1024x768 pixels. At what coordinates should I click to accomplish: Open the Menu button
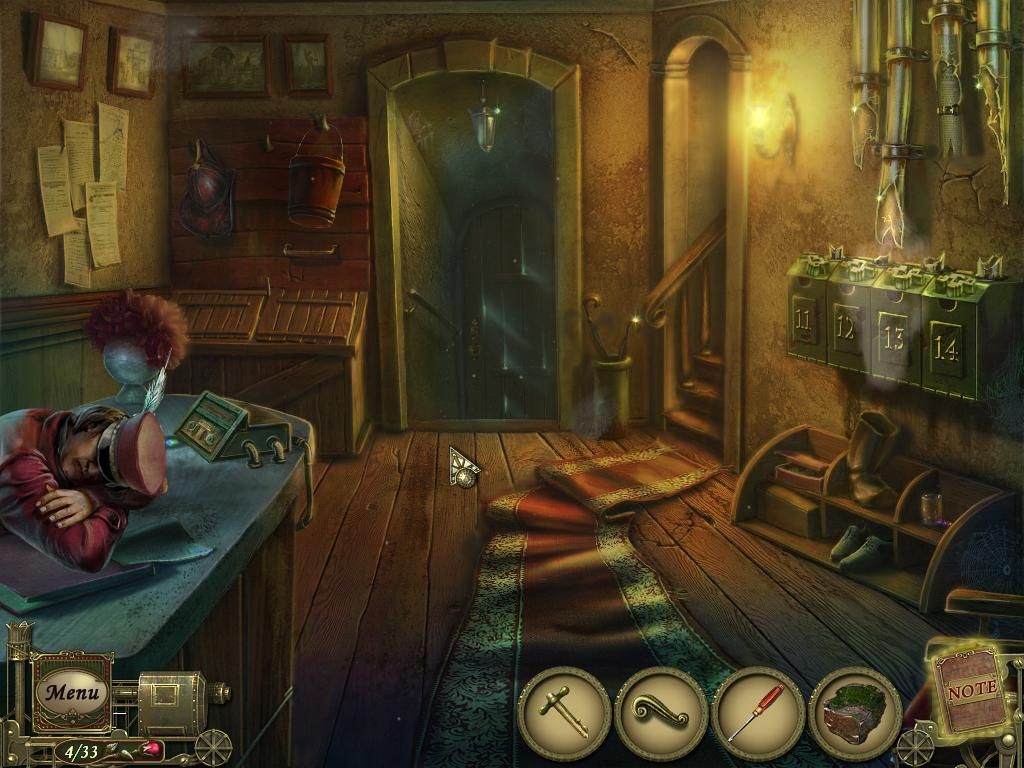coord(72,691)
